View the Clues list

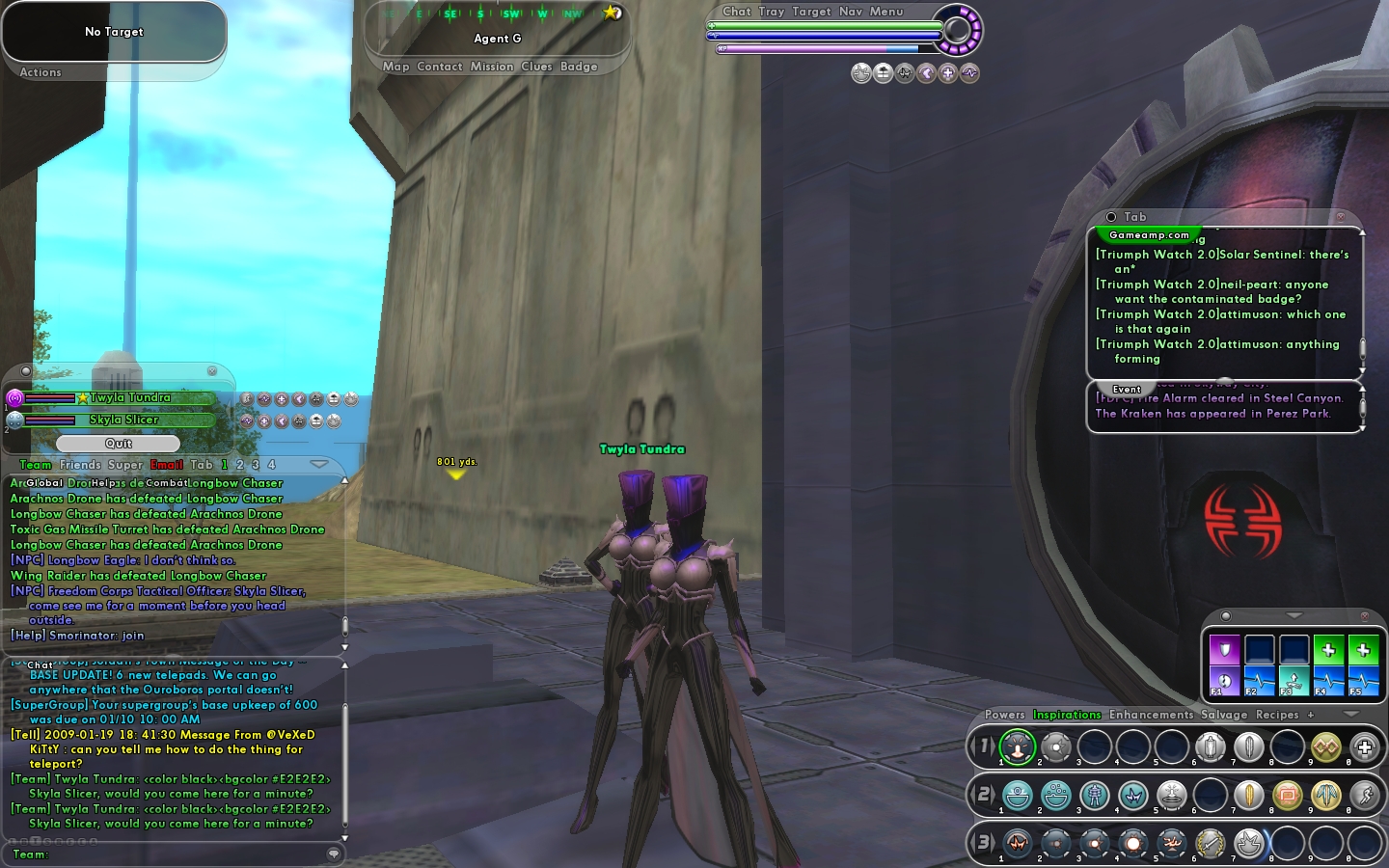[536, 67]
